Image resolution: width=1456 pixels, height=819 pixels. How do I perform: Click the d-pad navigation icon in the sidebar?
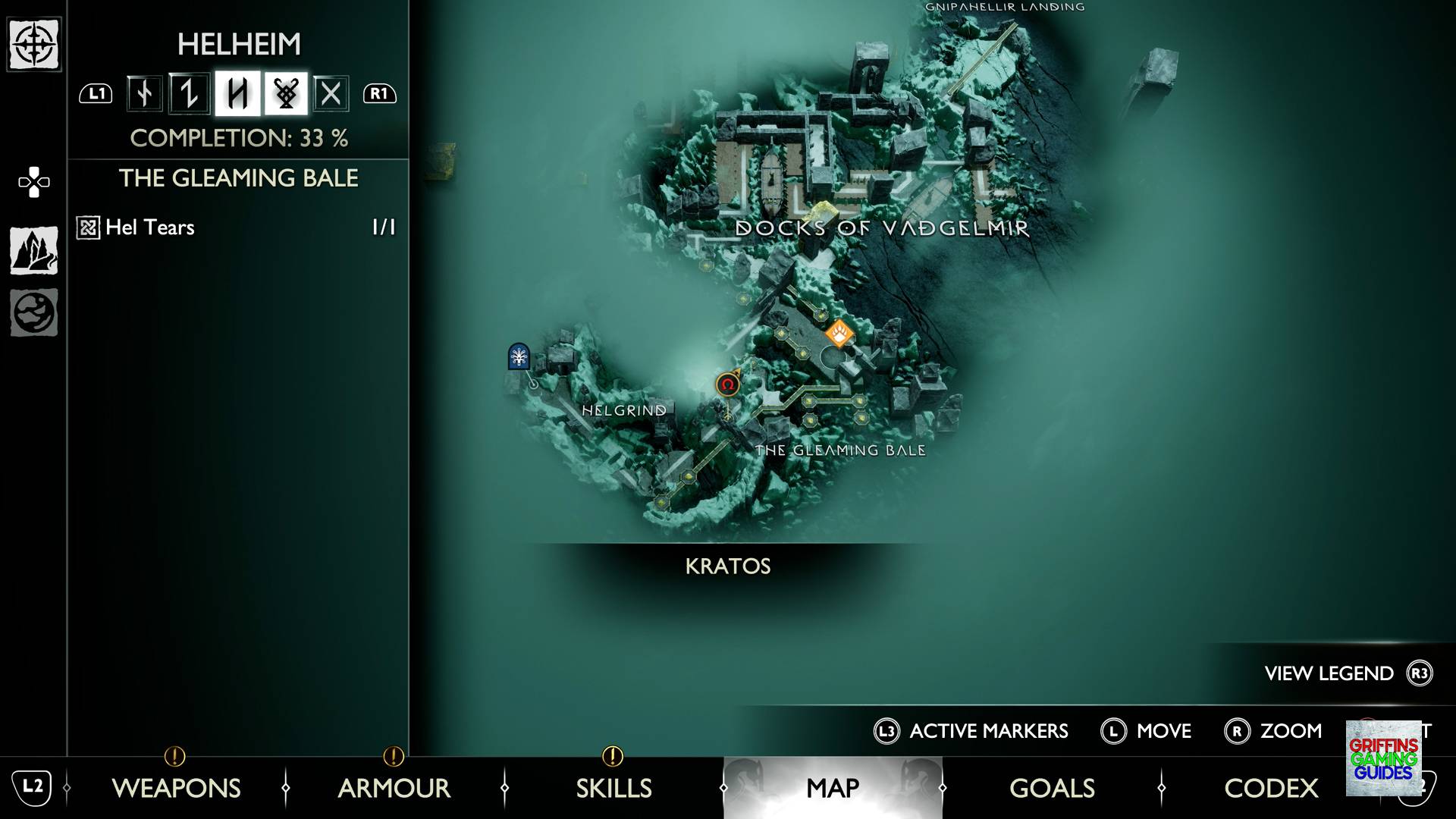(34, 180)
